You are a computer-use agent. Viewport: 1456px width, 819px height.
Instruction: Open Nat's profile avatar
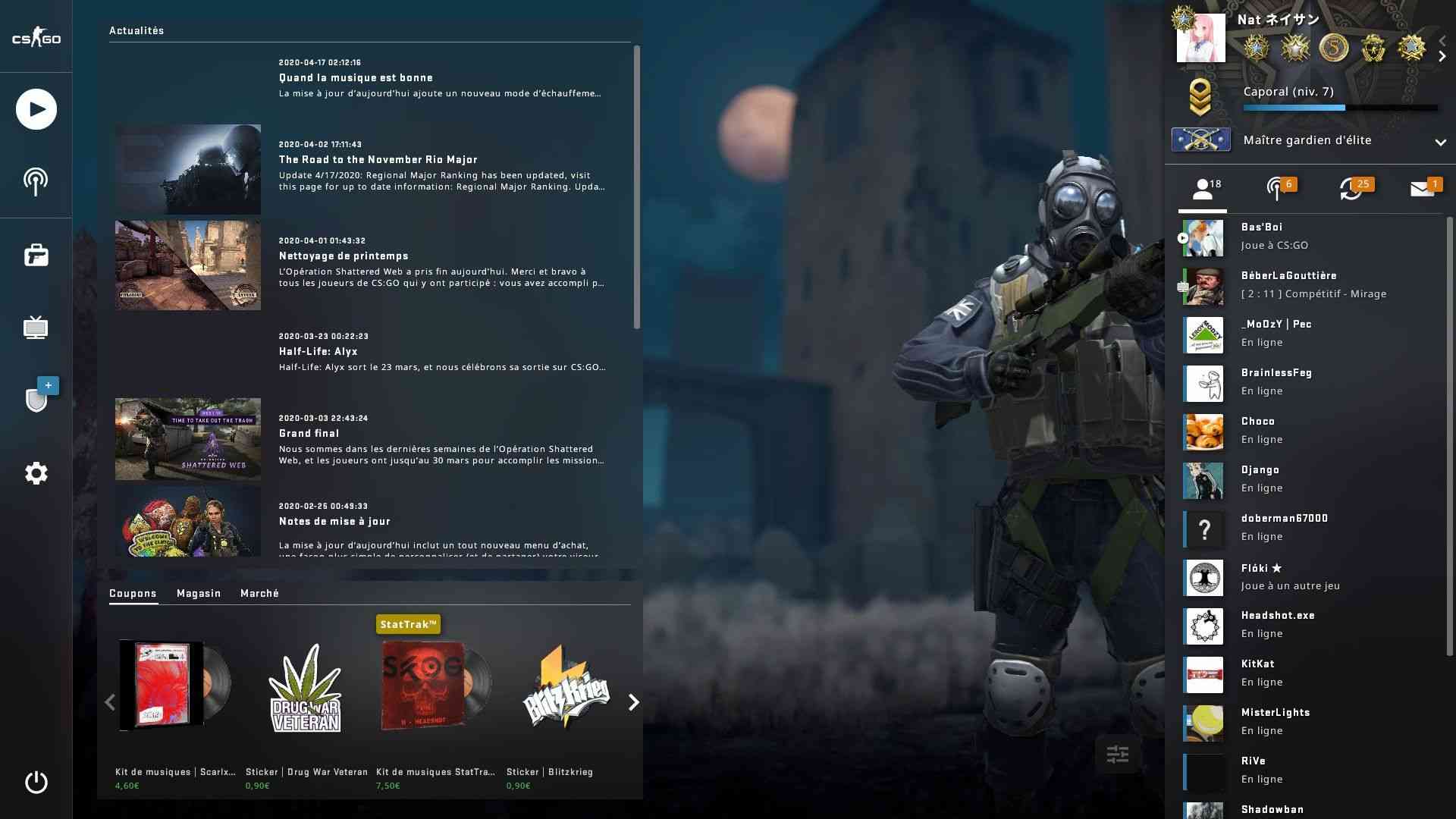pyautogui.click(x=1200, y=38)
